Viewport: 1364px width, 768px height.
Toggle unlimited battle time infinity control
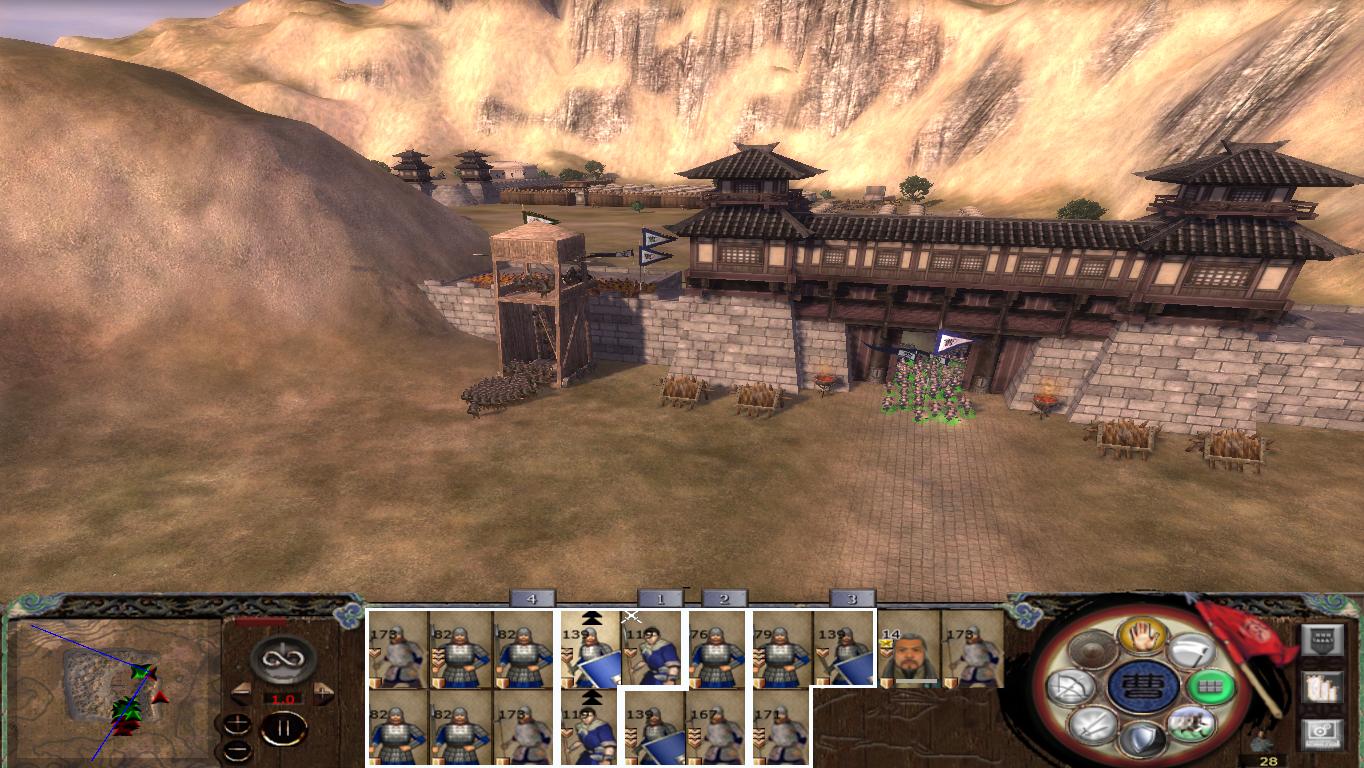(x=282, y=659)
